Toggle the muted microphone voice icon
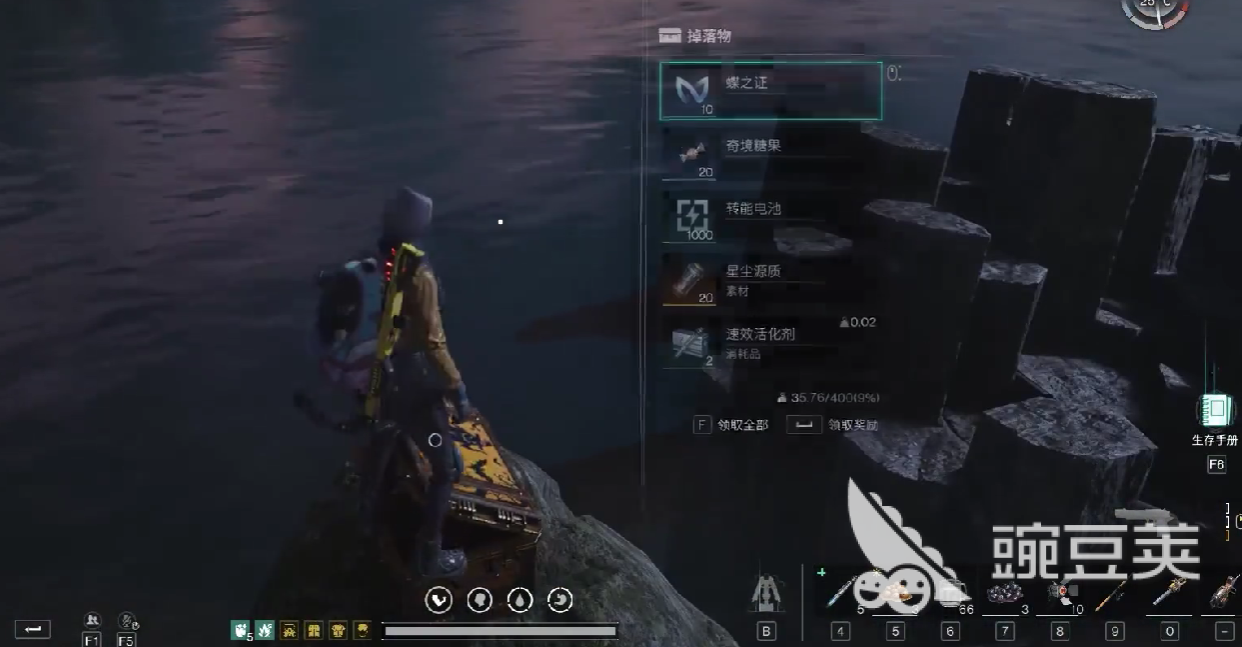1242x647 pixels. (127, 621)
